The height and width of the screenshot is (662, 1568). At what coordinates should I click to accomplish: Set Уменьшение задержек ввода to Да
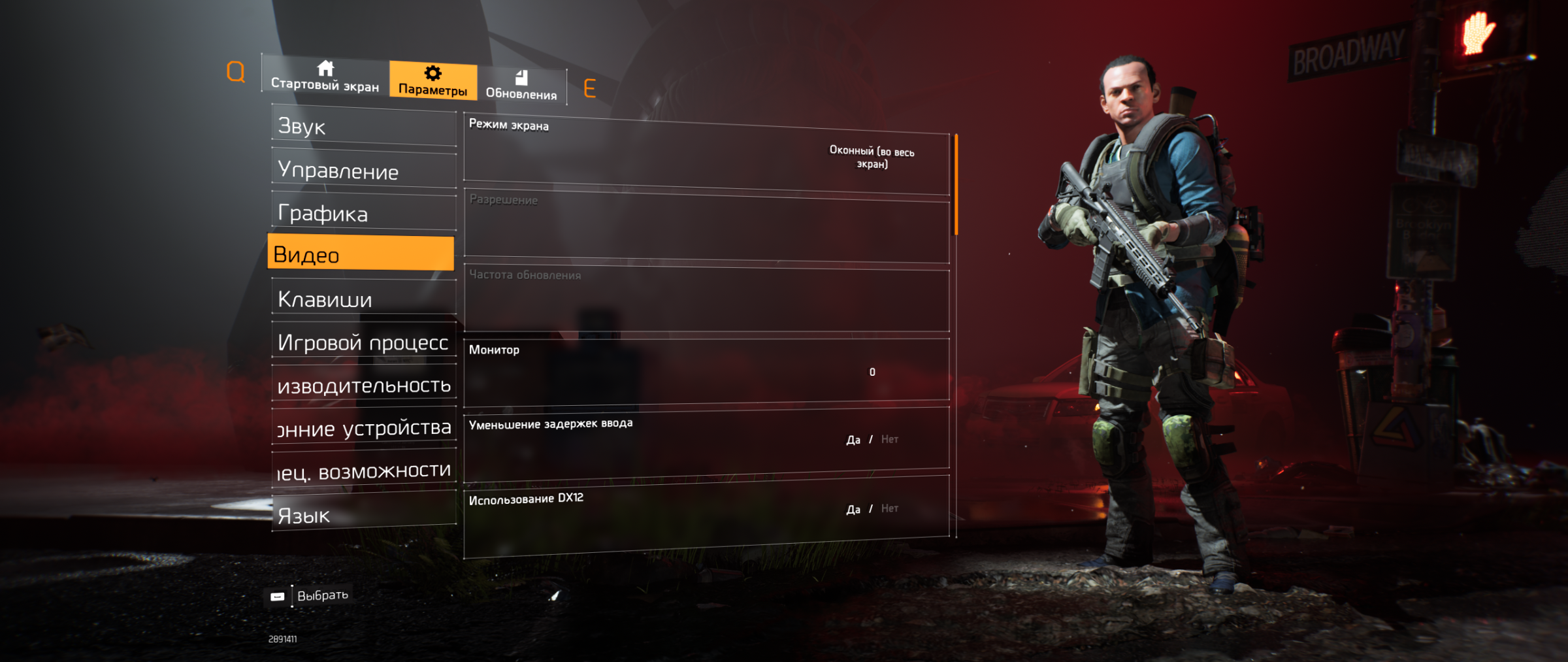(x=853, y=440)
